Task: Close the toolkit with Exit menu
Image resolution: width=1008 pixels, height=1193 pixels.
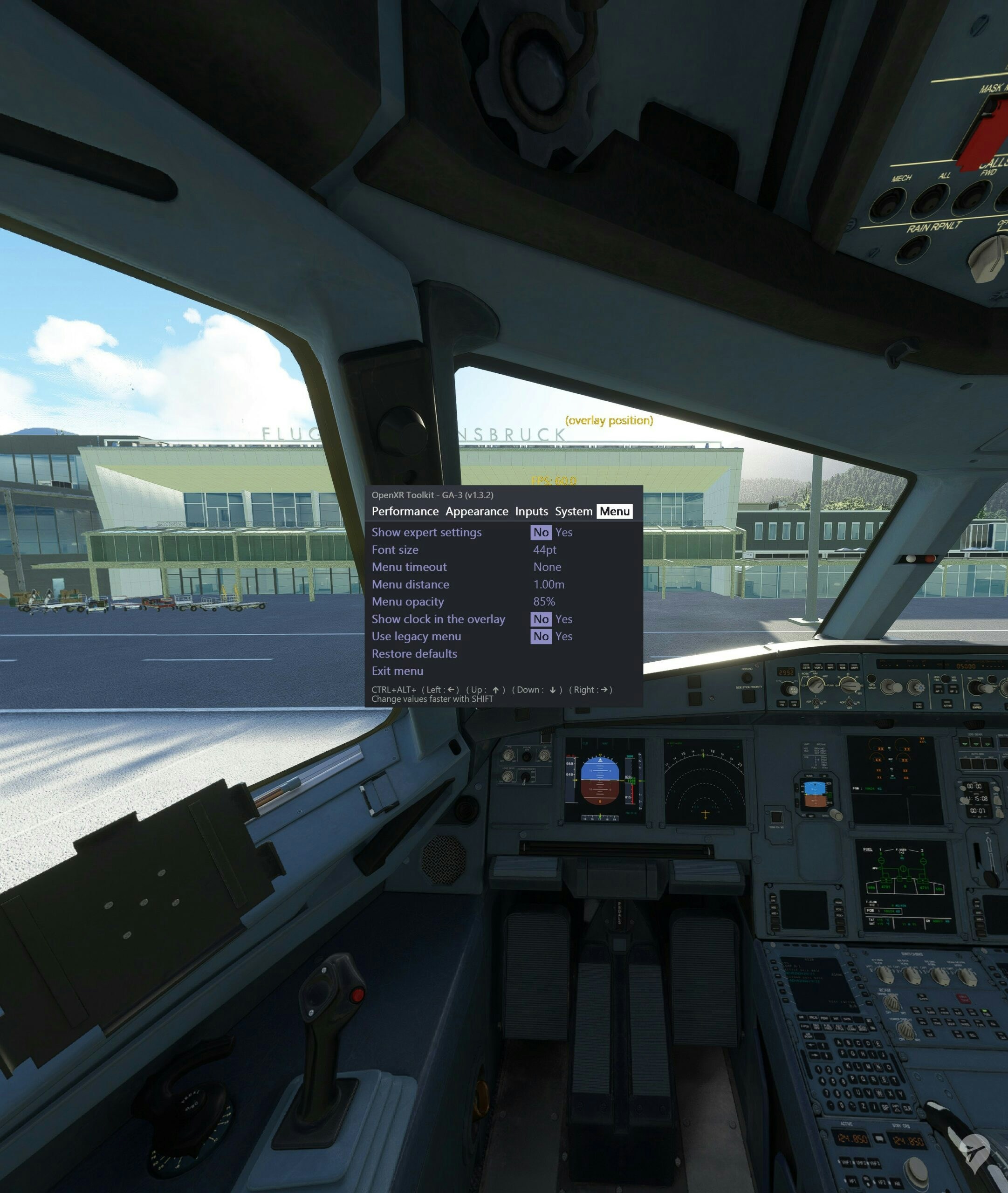Action: point(397,672)
